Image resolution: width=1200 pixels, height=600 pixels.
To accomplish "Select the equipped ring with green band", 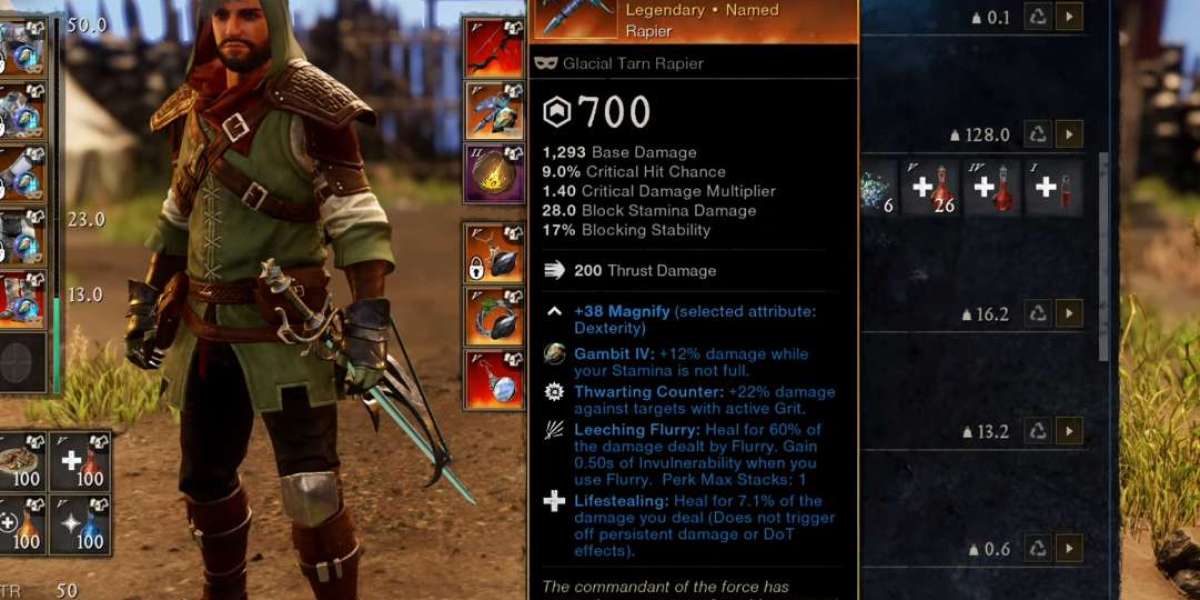I will [493, 316].
